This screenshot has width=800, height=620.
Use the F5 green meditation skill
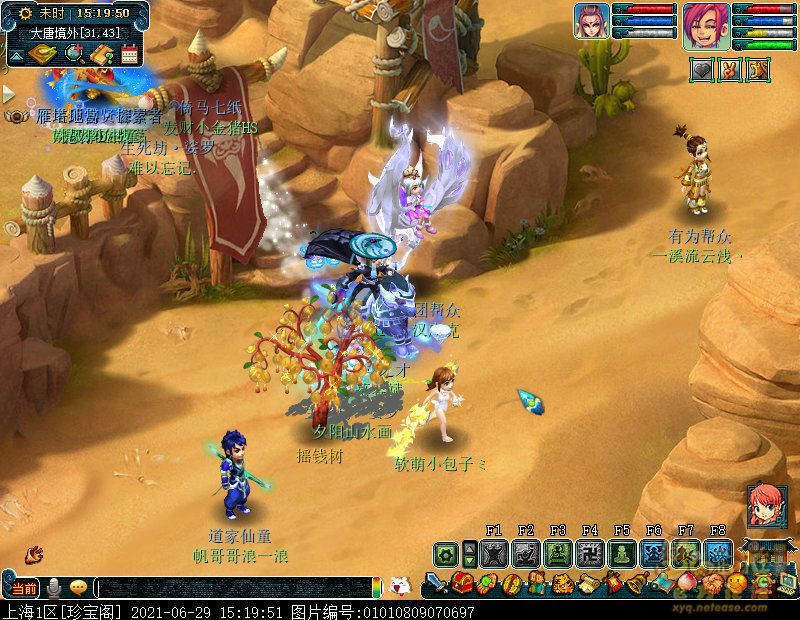(622, 554)
